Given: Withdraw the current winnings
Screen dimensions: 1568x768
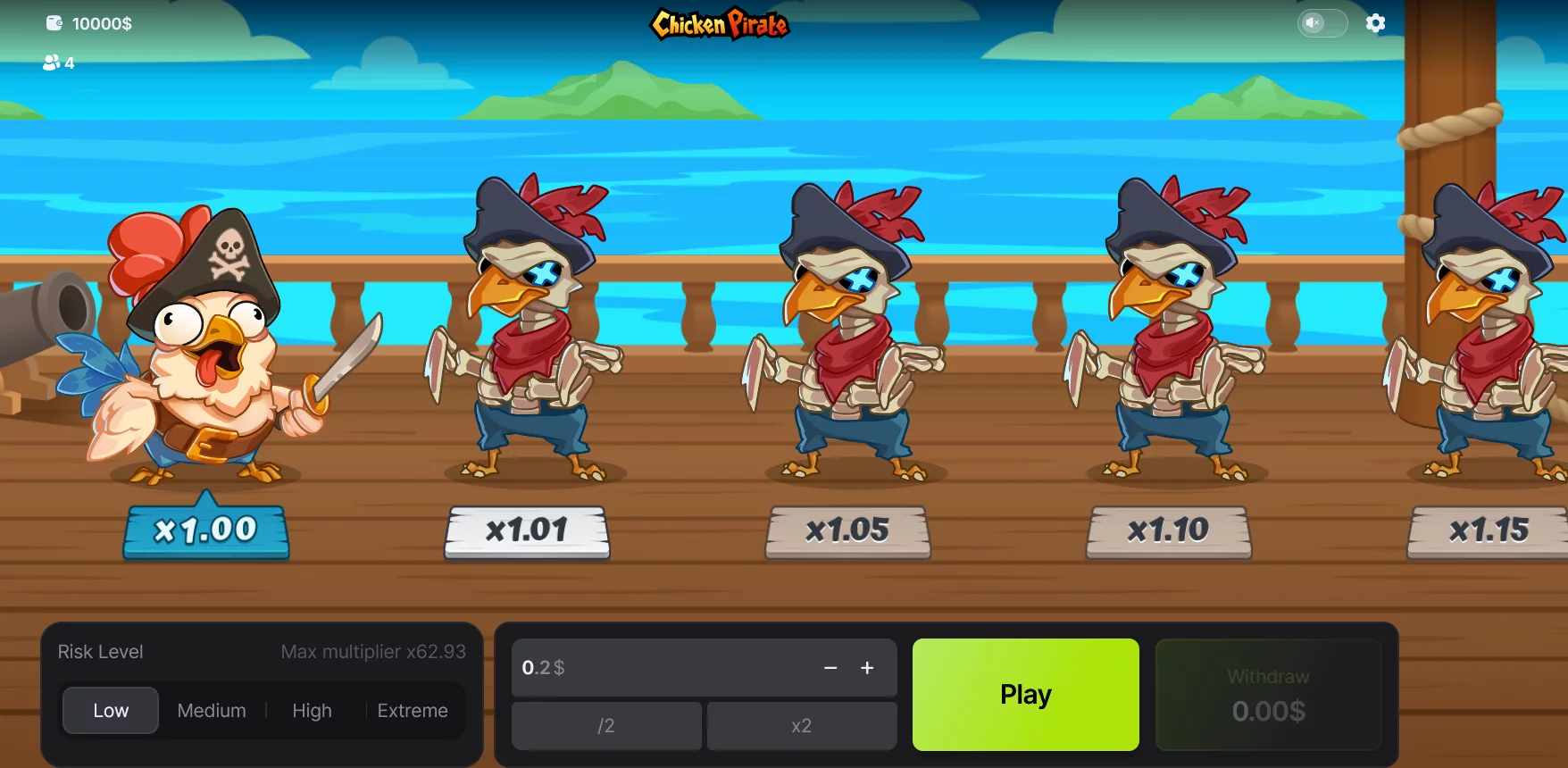Looking at the screenshot, I should [1268, 695].
